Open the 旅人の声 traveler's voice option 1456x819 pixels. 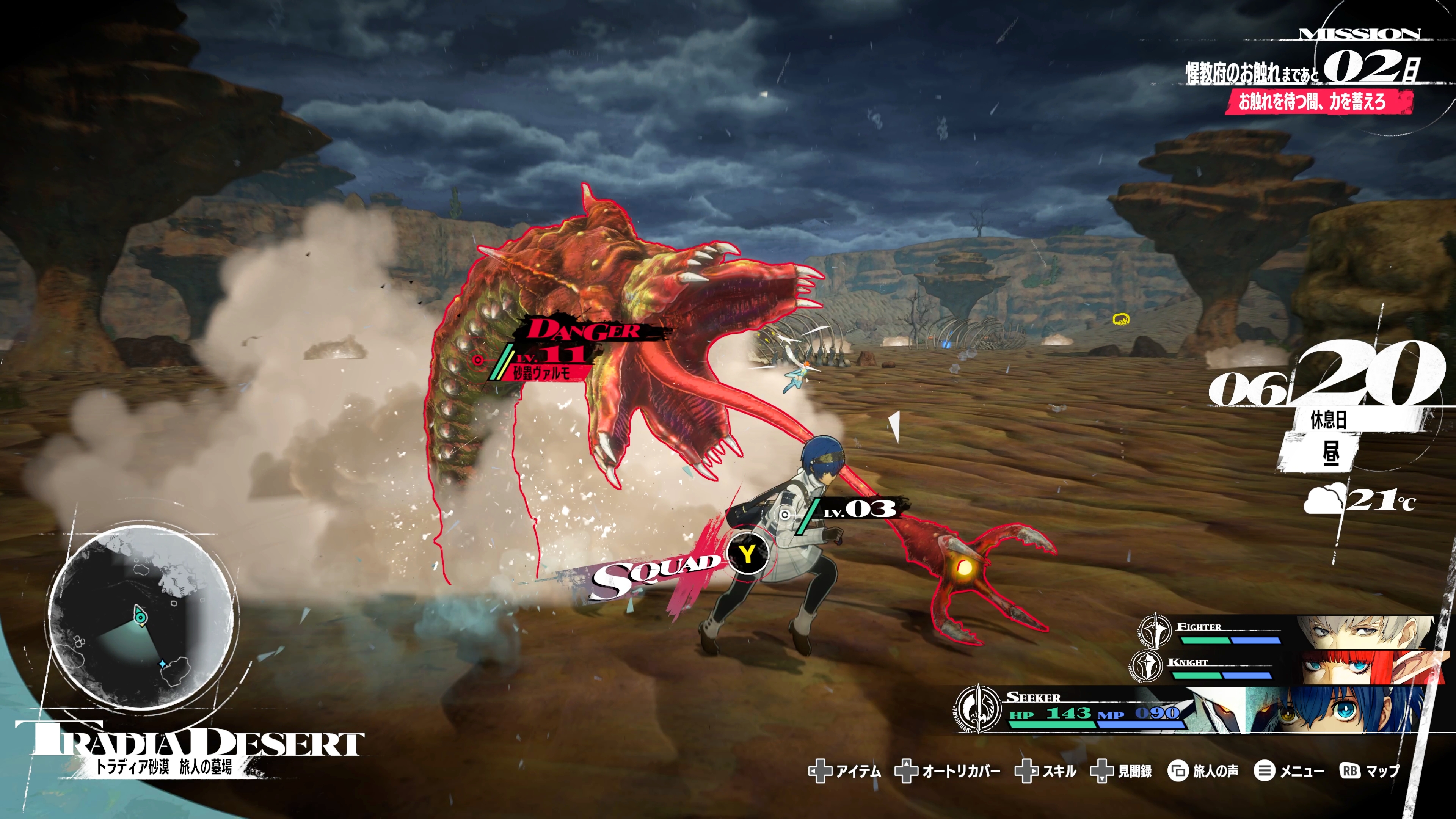(x=1203, y=771)
